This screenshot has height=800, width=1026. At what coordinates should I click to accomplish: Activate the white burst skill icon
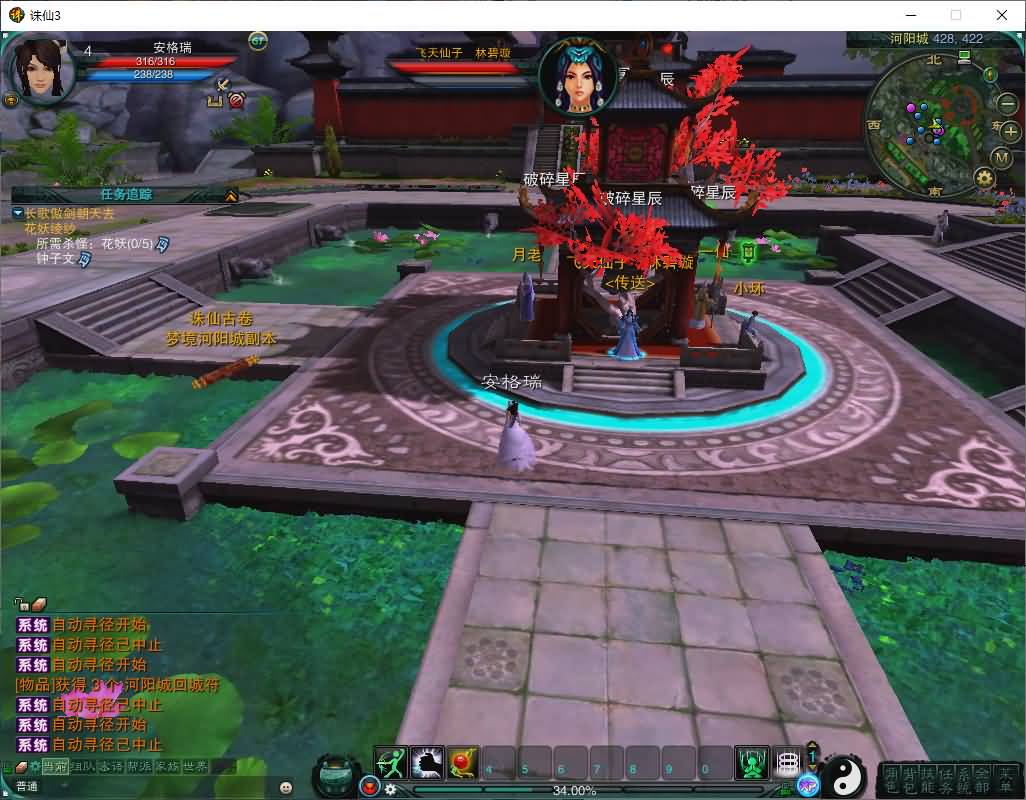pos(428,764)
